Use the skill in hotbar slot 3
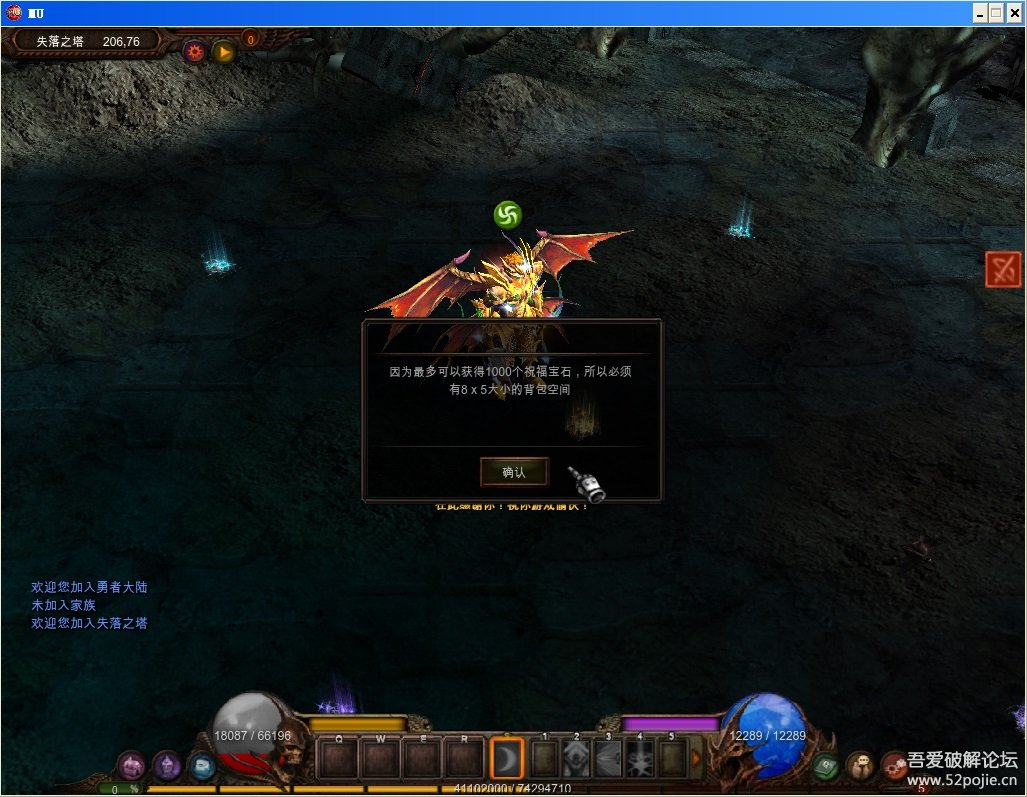This screenshot has width=1027, height=797. click(608, 759)
